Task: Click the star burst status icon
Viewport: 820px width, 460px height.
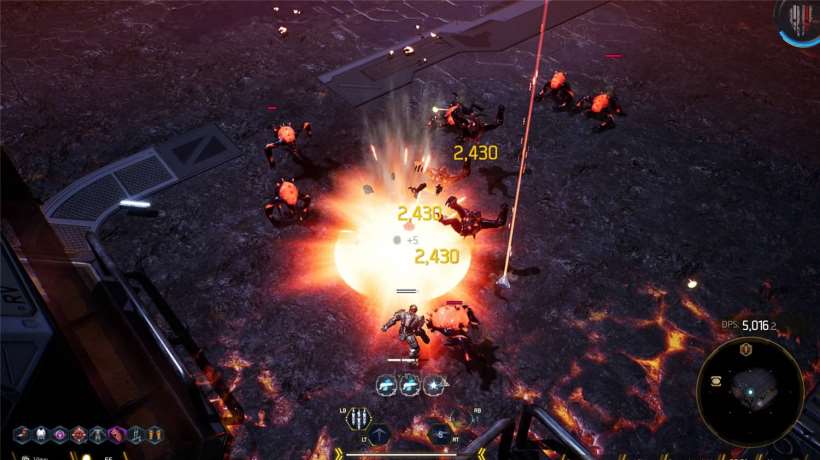Action: (433, 384)
